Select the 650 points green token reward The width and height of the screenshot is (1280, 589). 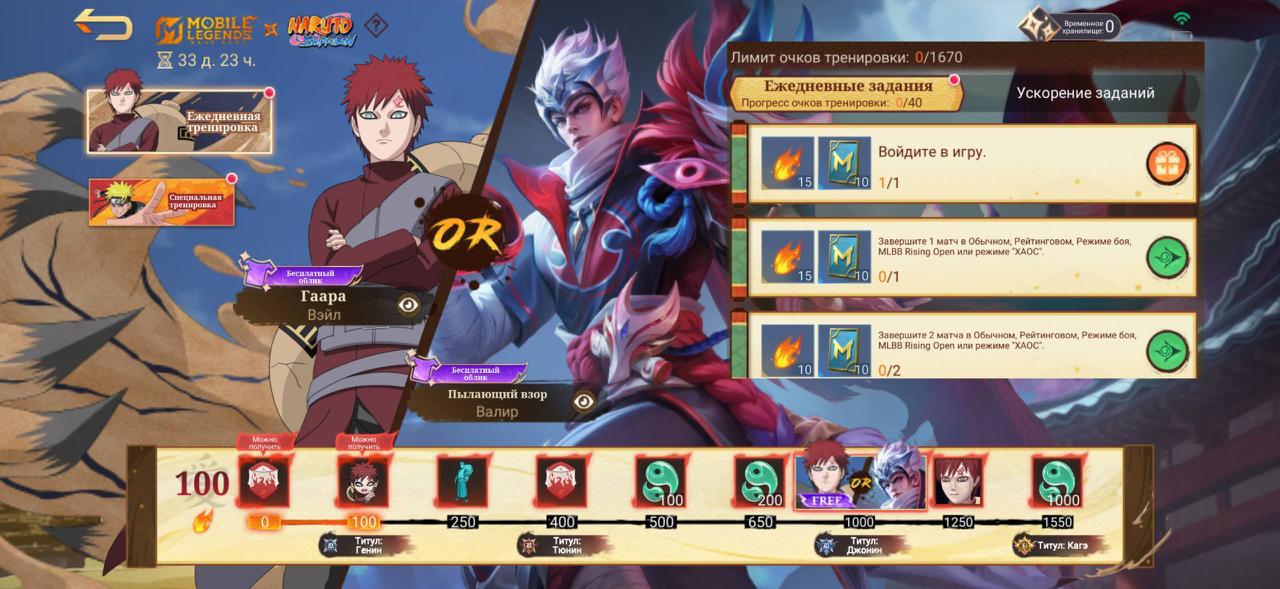point(759,482)
